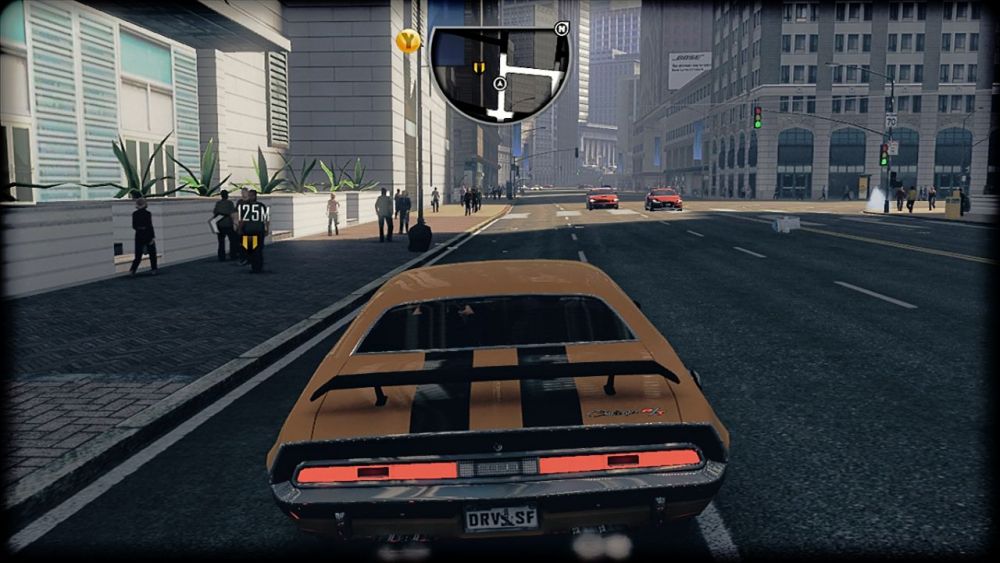Click the yellow waypoint marker below 125M
The width and height of the screenshot is (1000, 563).
coord(252,242)
